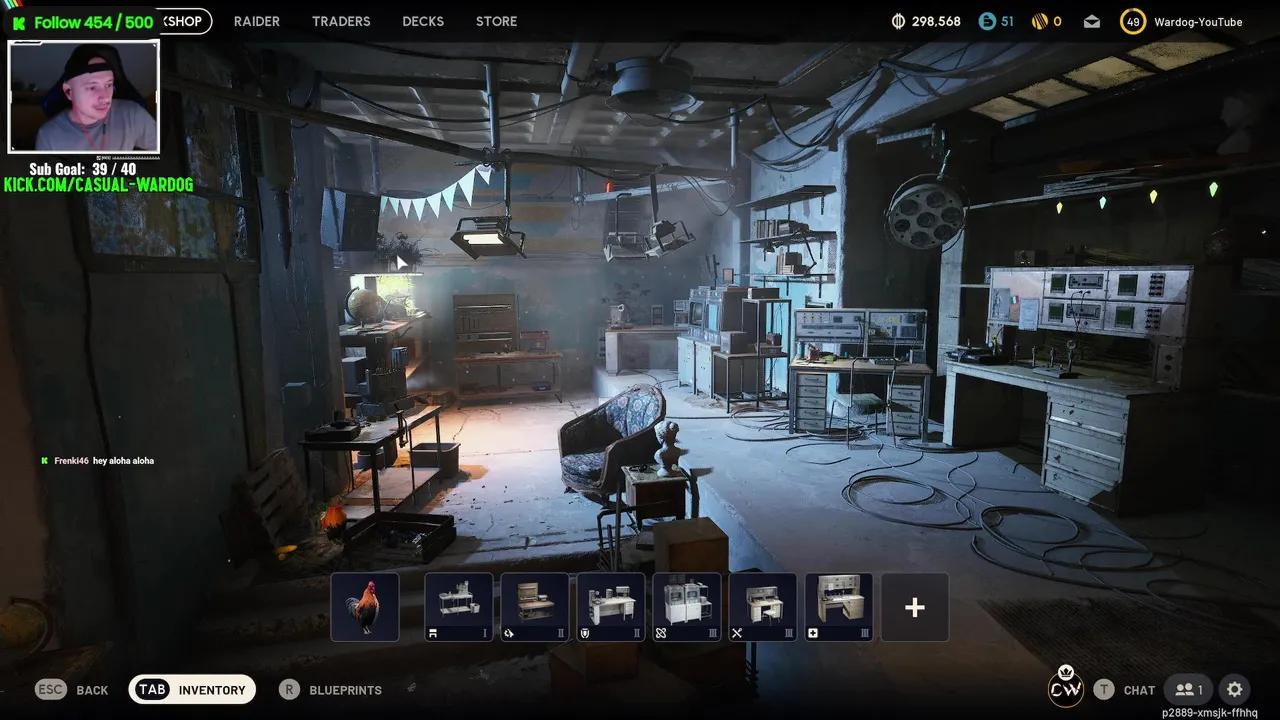Open the STORE tab
Screen dimensions: 1280x720
click(496, 21)
